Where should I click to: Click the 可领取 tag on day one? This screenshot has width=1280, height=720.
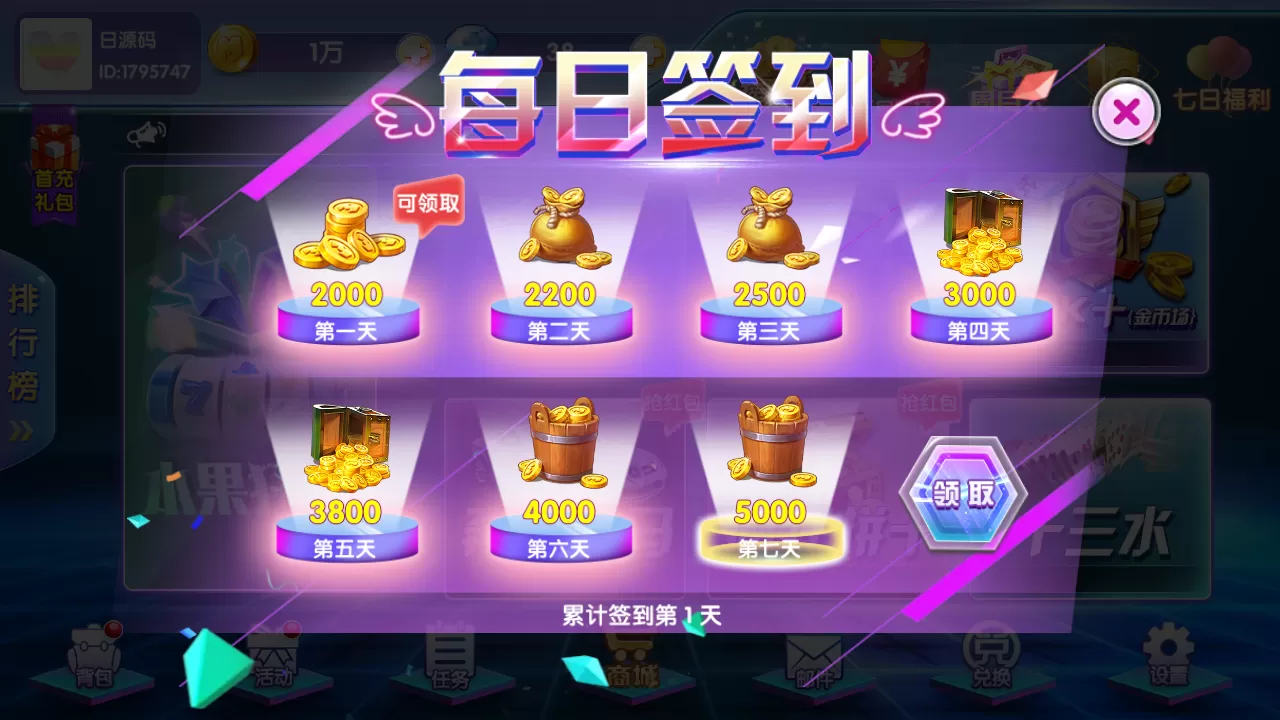[x=428, y=203]
